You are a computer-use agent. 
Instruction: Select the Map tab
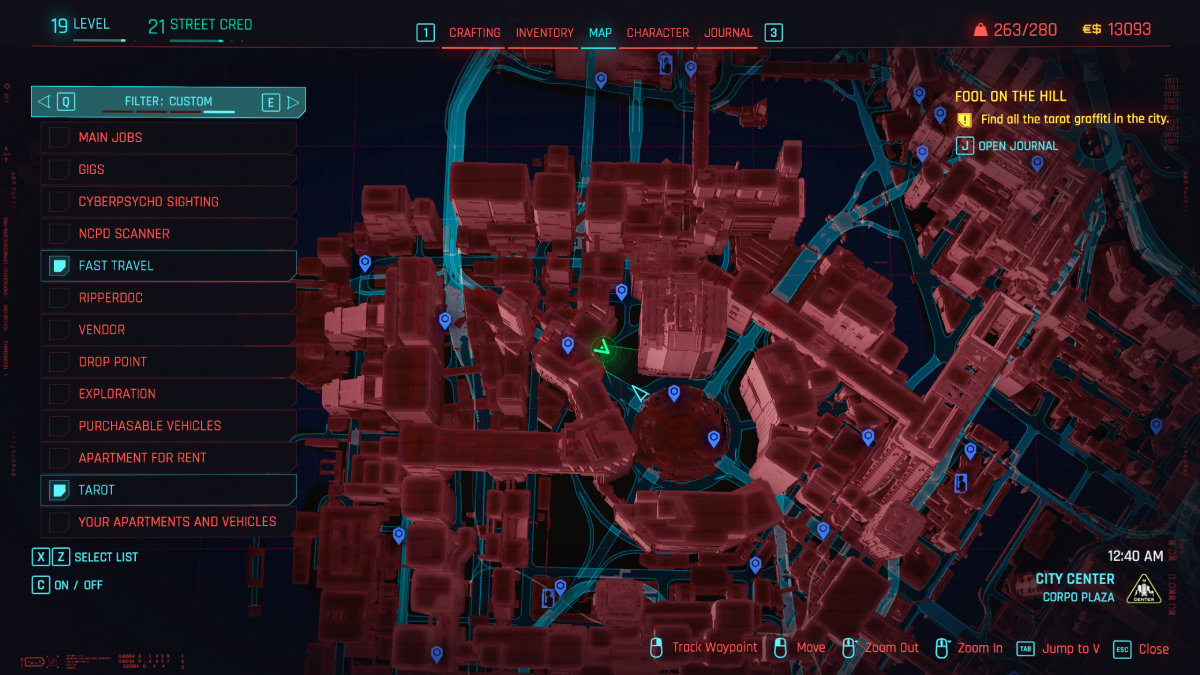click(600, 33)
